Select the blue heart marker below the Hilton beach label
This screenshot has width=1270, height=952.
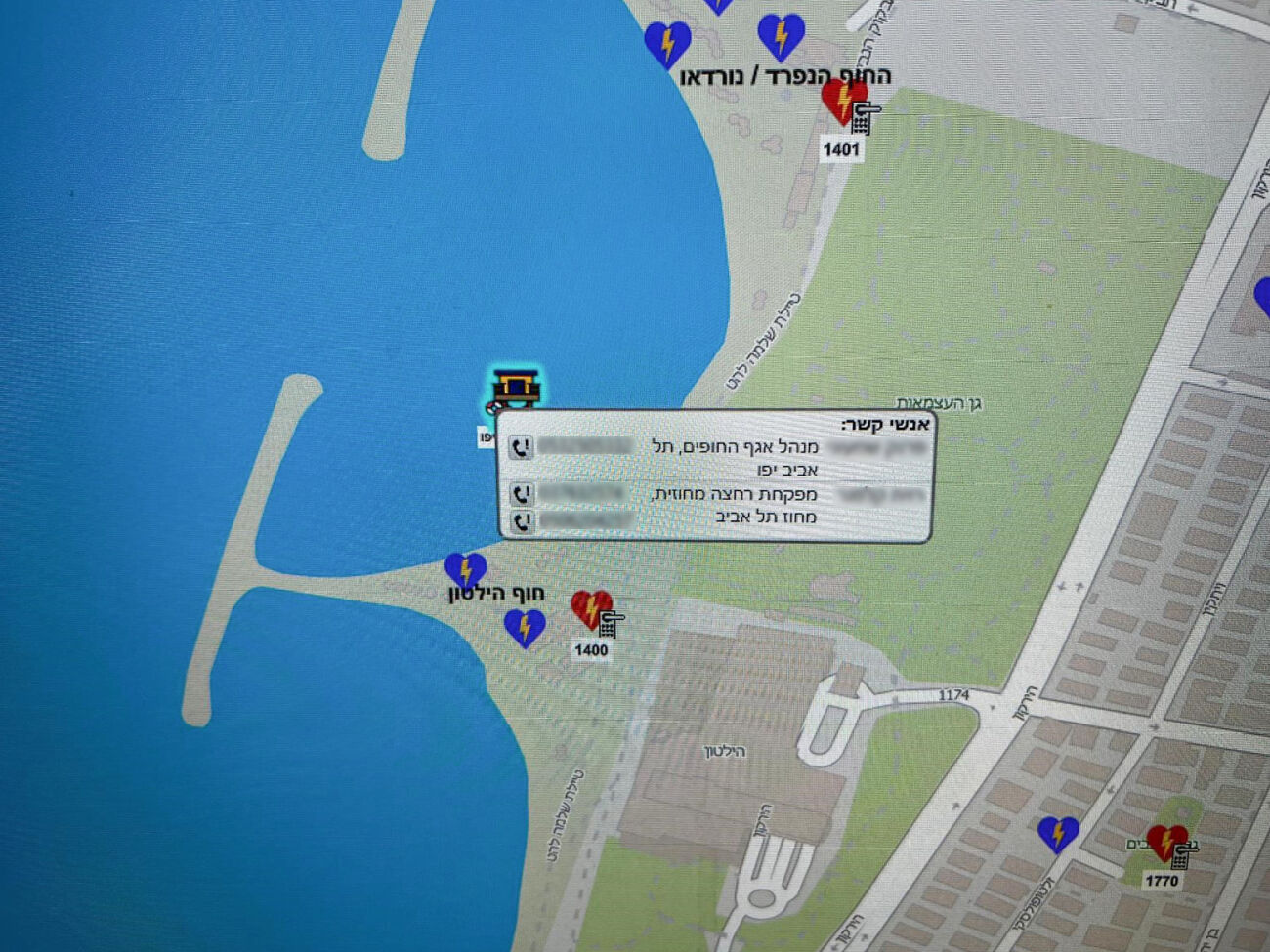525,627
